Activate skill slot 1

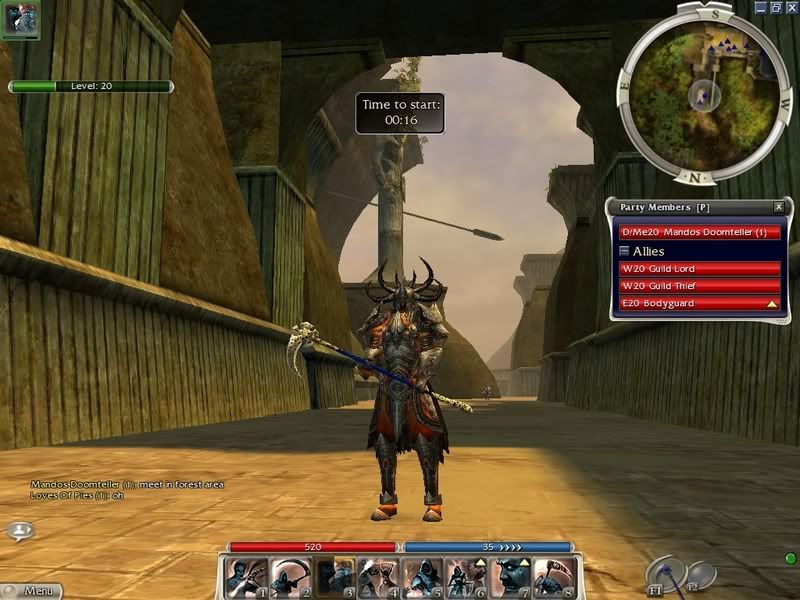tap(245, 577)
